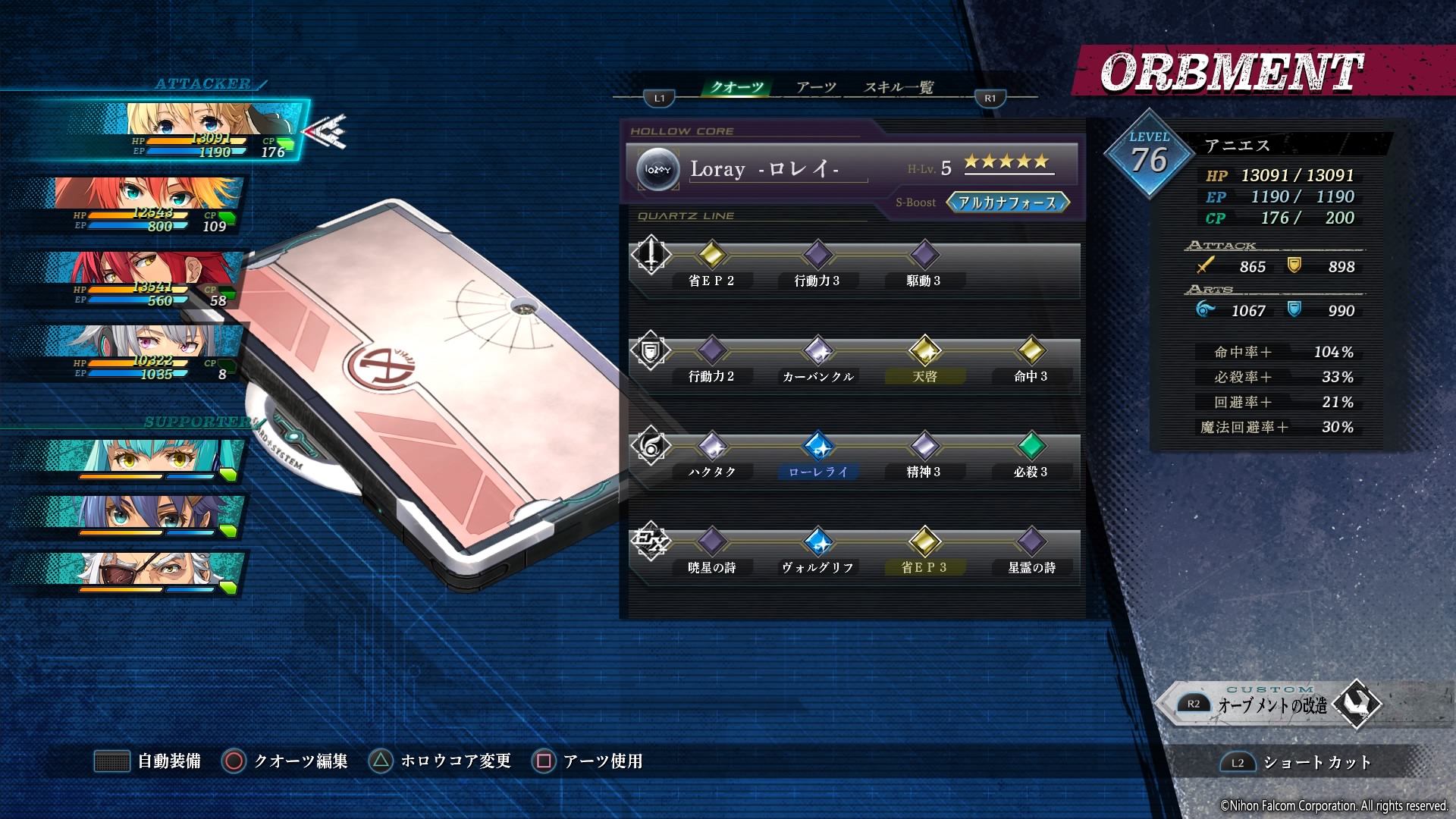Image resolution: width=1456 pixels, height=819 pixels.
Task: Open the スキル一覧 tab
Action: (899, 87)
